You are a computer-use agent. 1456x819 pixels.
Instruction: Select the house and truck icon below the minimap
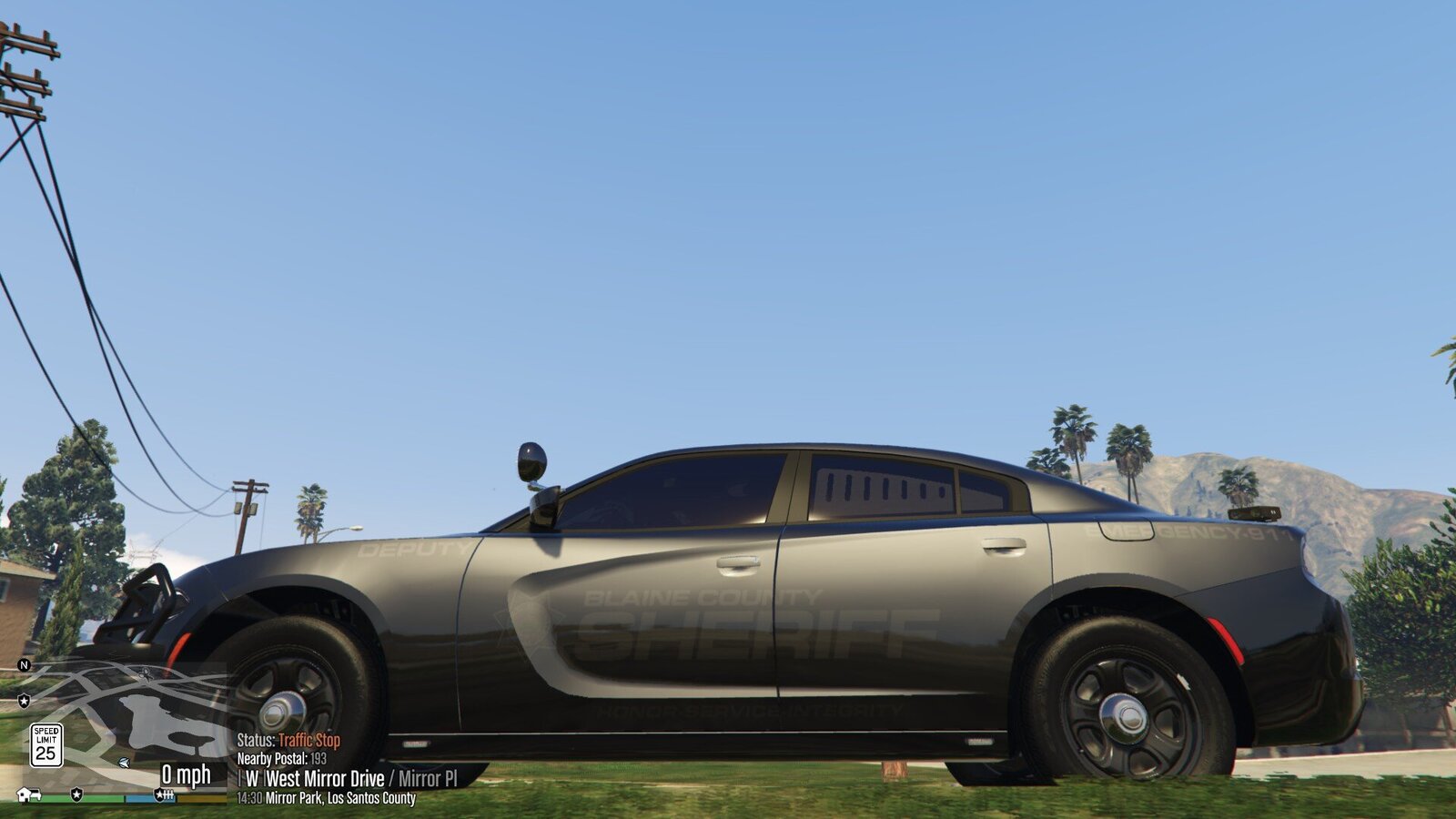[x=26, y=794]
